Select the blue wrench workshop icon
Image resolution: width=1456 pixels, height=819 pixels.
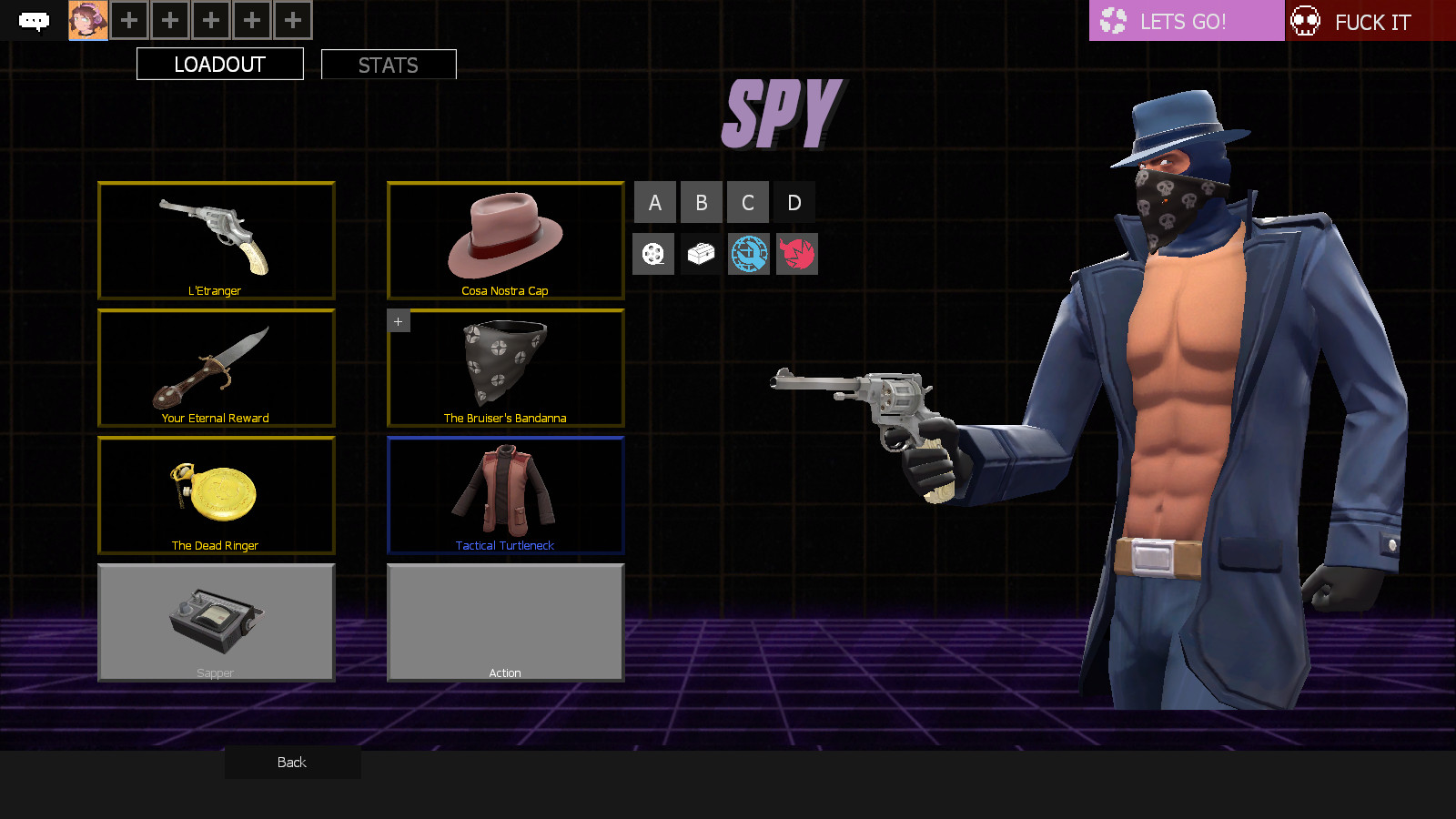pos(748,254)
